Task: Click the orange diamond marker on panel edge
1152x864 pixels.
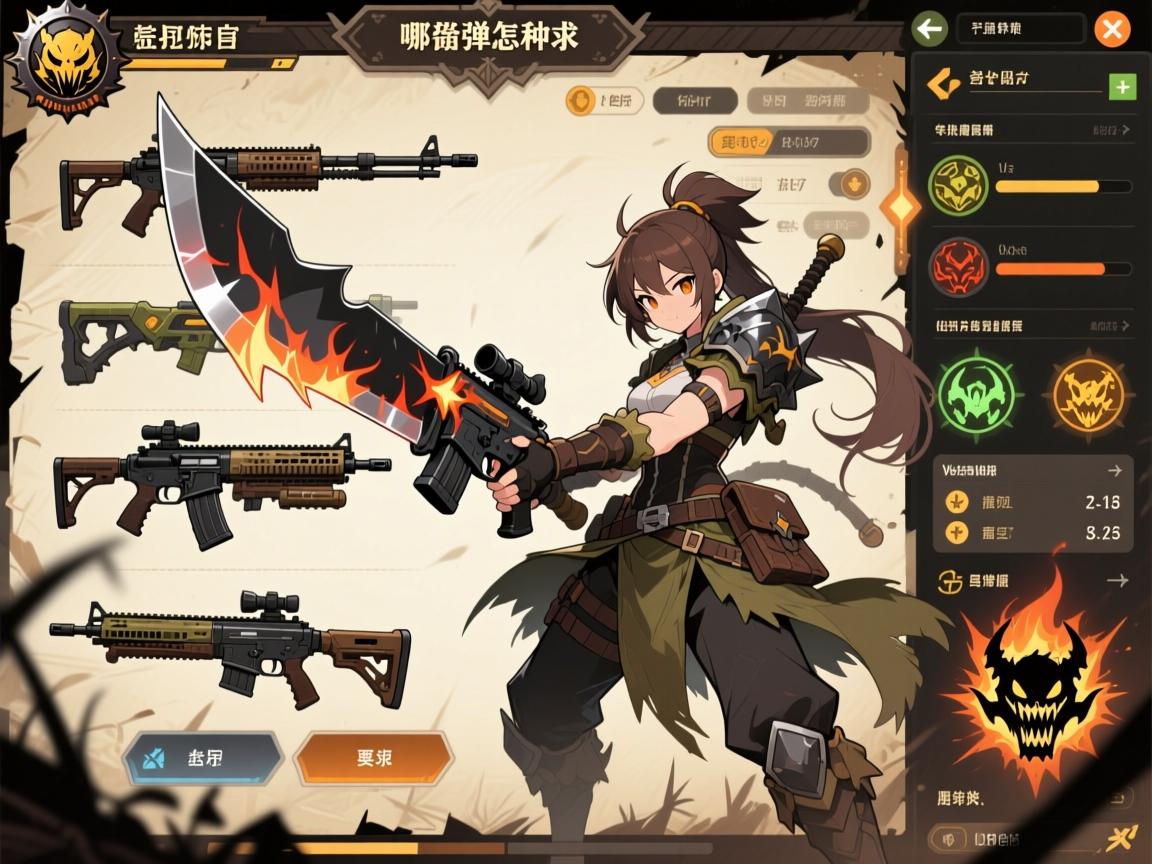Action: tap(898, 208)
